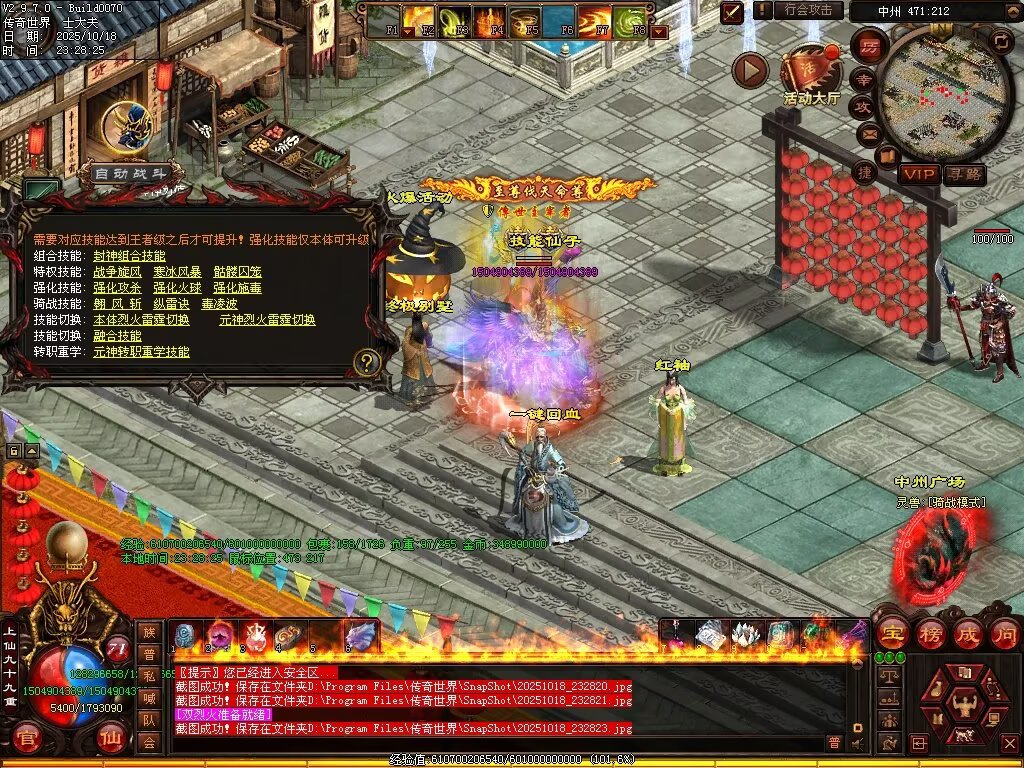This screenshot has width=1024, height=768.
Task: Open the 封神组合技能 link
Action: pyautogui.click(x=130, y=256)
